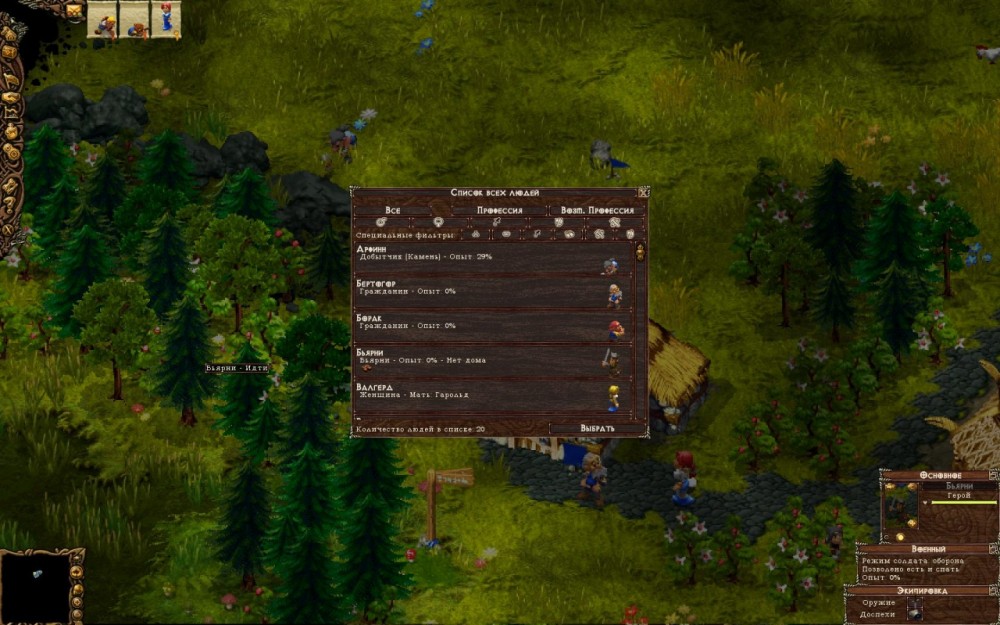Confirm with the "Выбрать" button
1000x625 pixels.
click(597, 428)
